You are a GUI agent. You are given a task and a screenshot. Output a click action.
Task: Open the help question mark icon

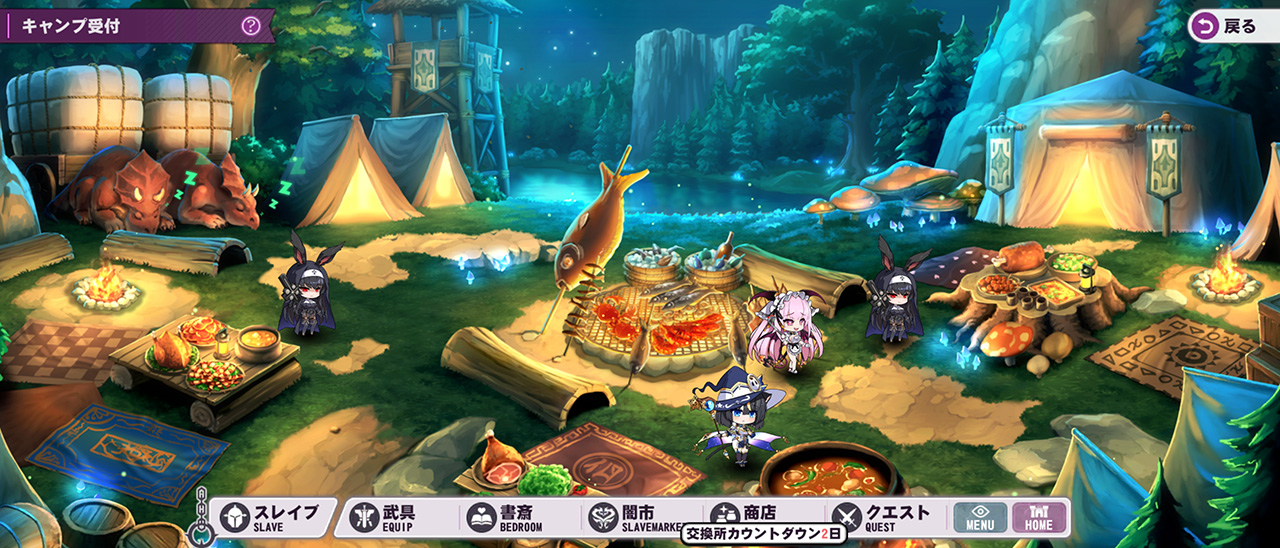tap(251, 26)
